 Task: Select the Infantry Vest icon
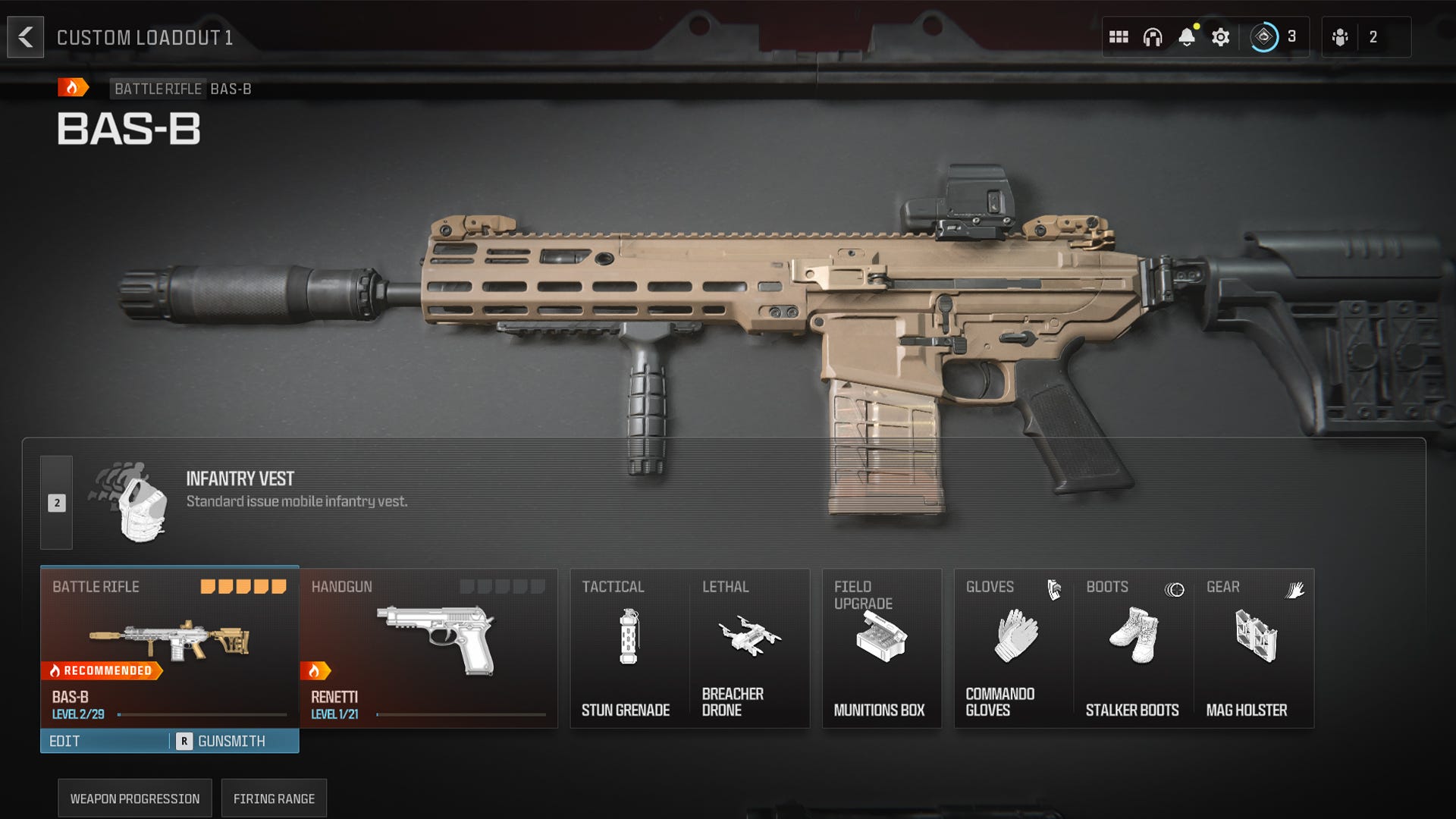(x=139, y=500)
